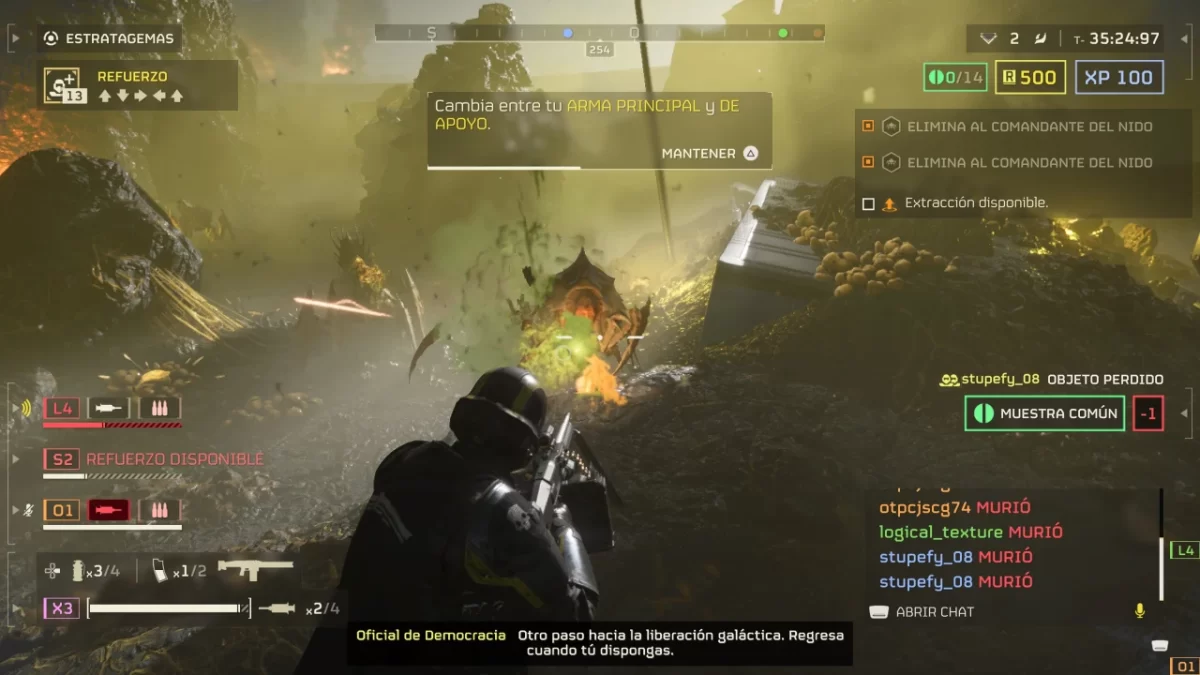Open the chat with Abrir Chat
The height and width of the screenshot is (675, 1200).
click(922, 612)
